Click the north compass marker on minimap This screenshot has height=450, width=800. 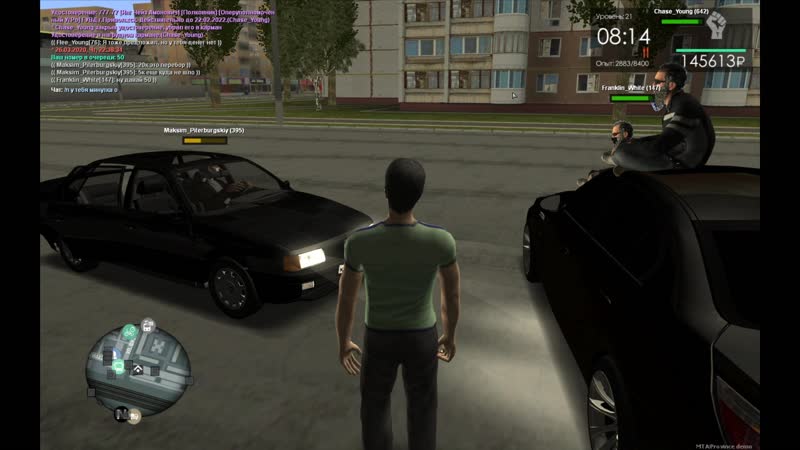(x=122, y=412)
